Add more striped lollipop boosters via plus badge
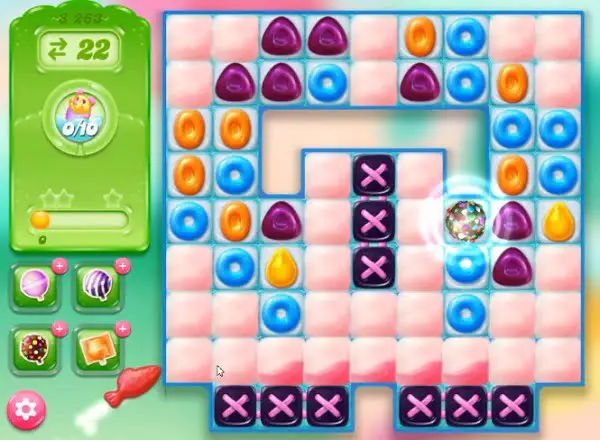The image size is (600, 440). [x=122, y=267]
